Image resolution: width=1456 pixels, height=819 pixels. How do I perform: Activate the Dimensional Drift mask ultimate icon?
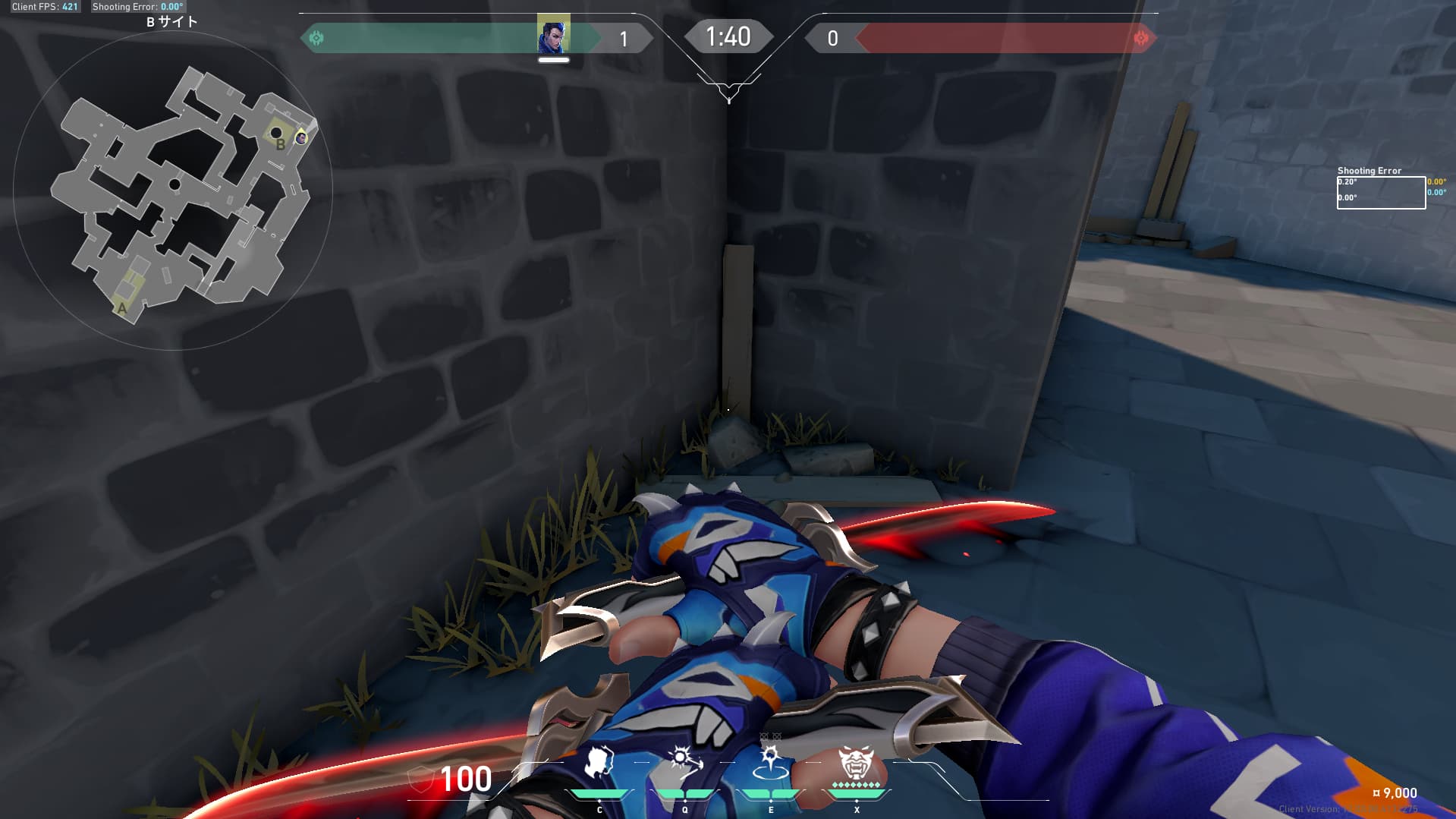tap(856, 762)
